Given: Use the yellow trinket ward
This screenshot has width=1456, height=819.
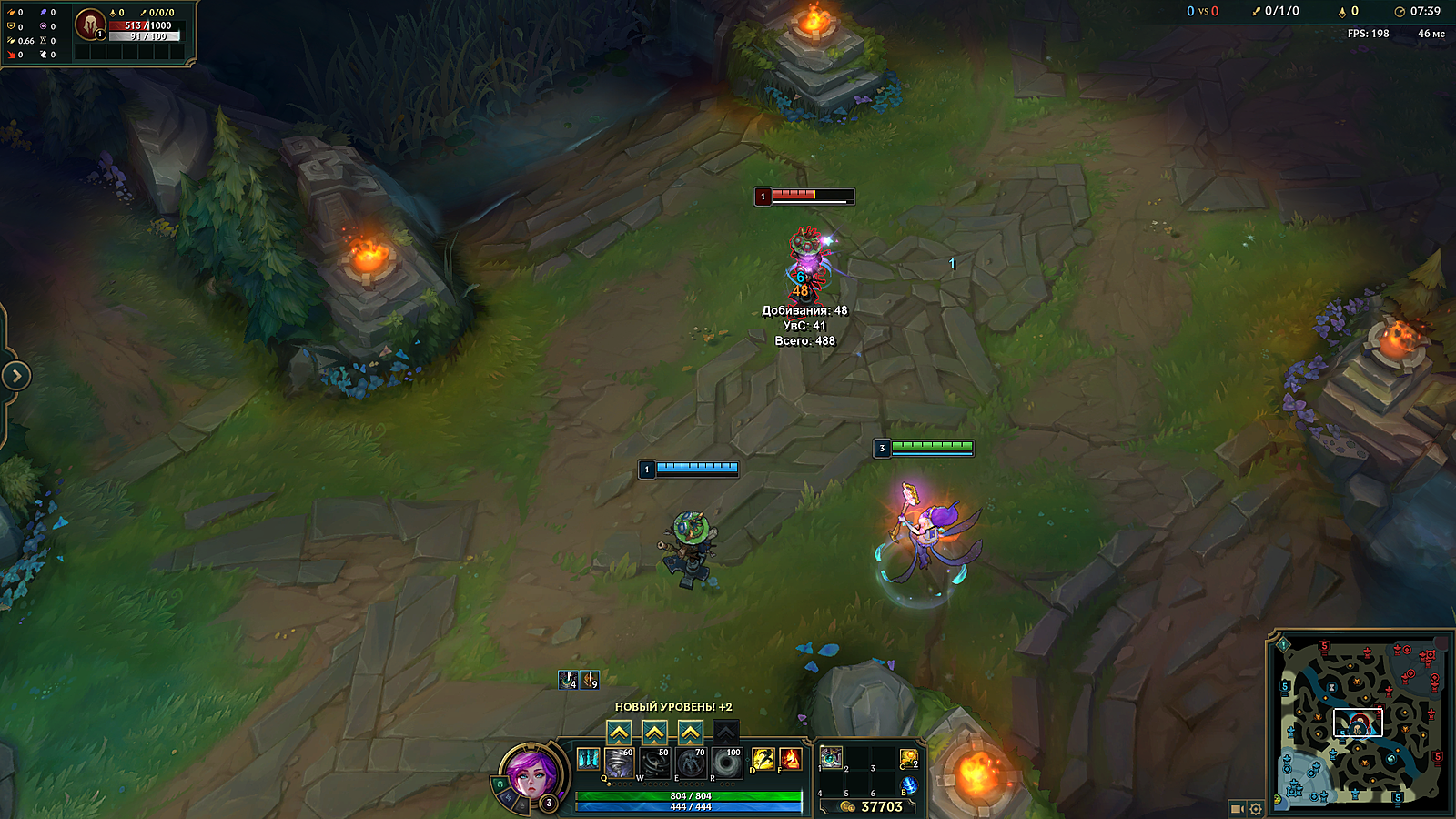Looking at the screenshot, I should (908, 758).
